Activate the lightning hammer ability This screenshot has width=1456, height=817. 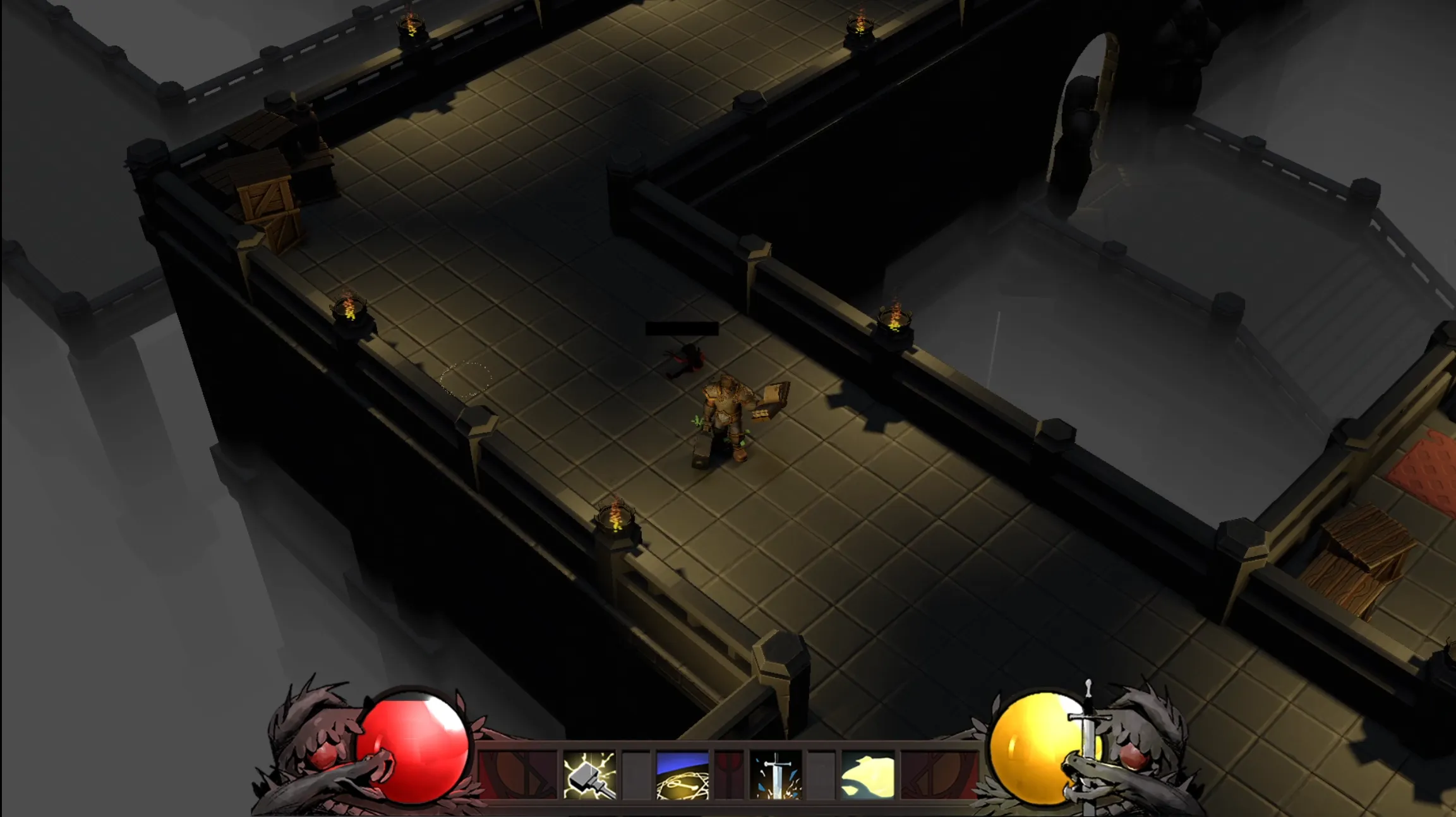click(x=589, y=775)
